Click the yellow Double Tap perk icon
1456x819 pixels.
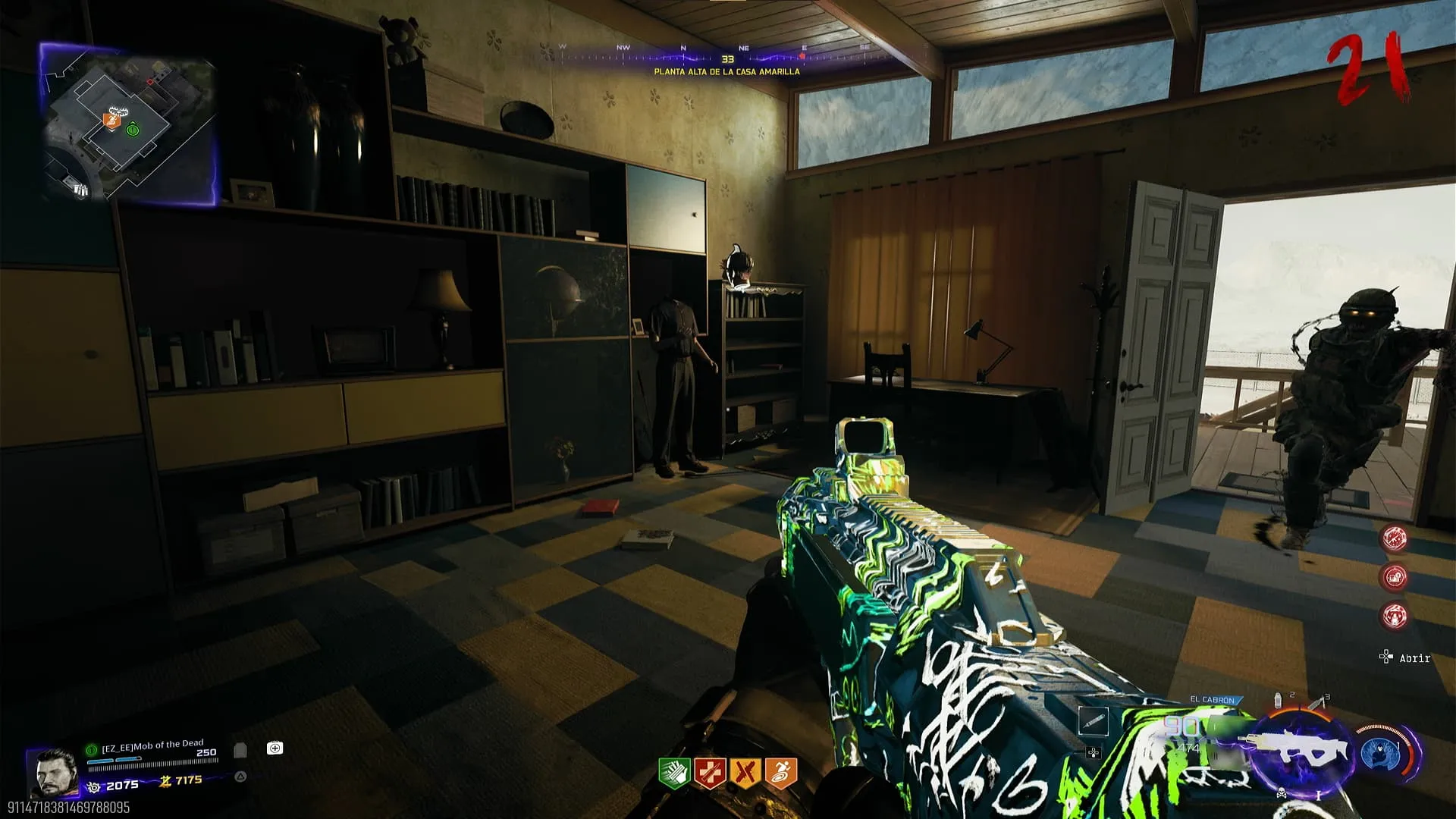745,773
